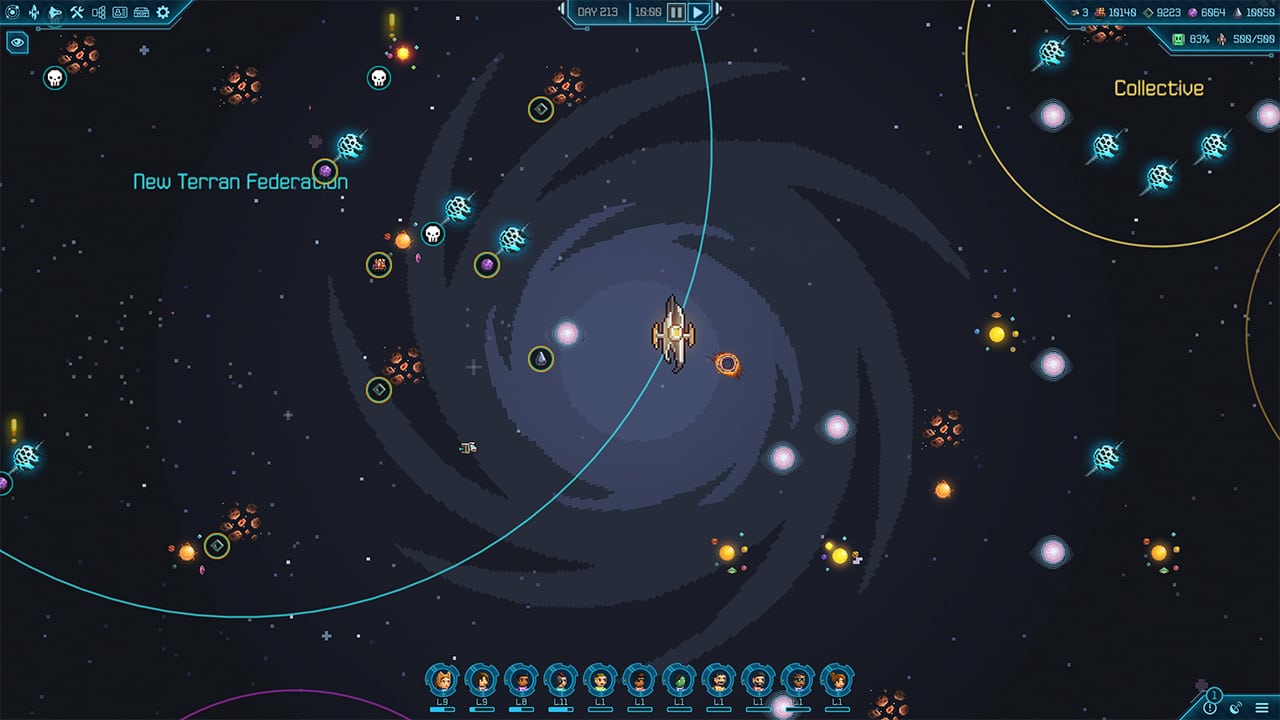
Task: Open the crew ID card panel
Action: 120,12
